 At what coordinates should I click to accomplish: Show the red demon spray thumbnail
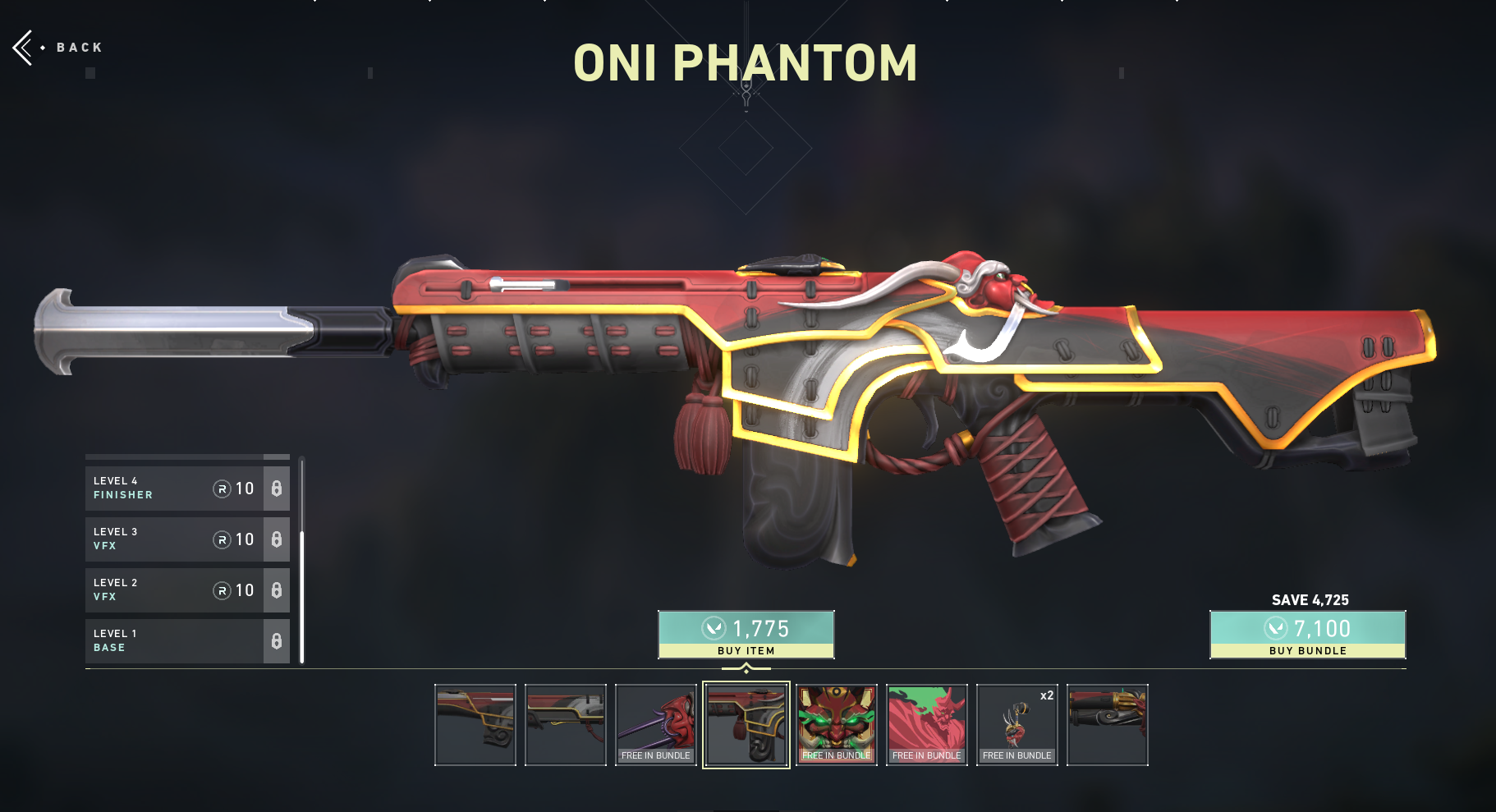click(927, 725)
